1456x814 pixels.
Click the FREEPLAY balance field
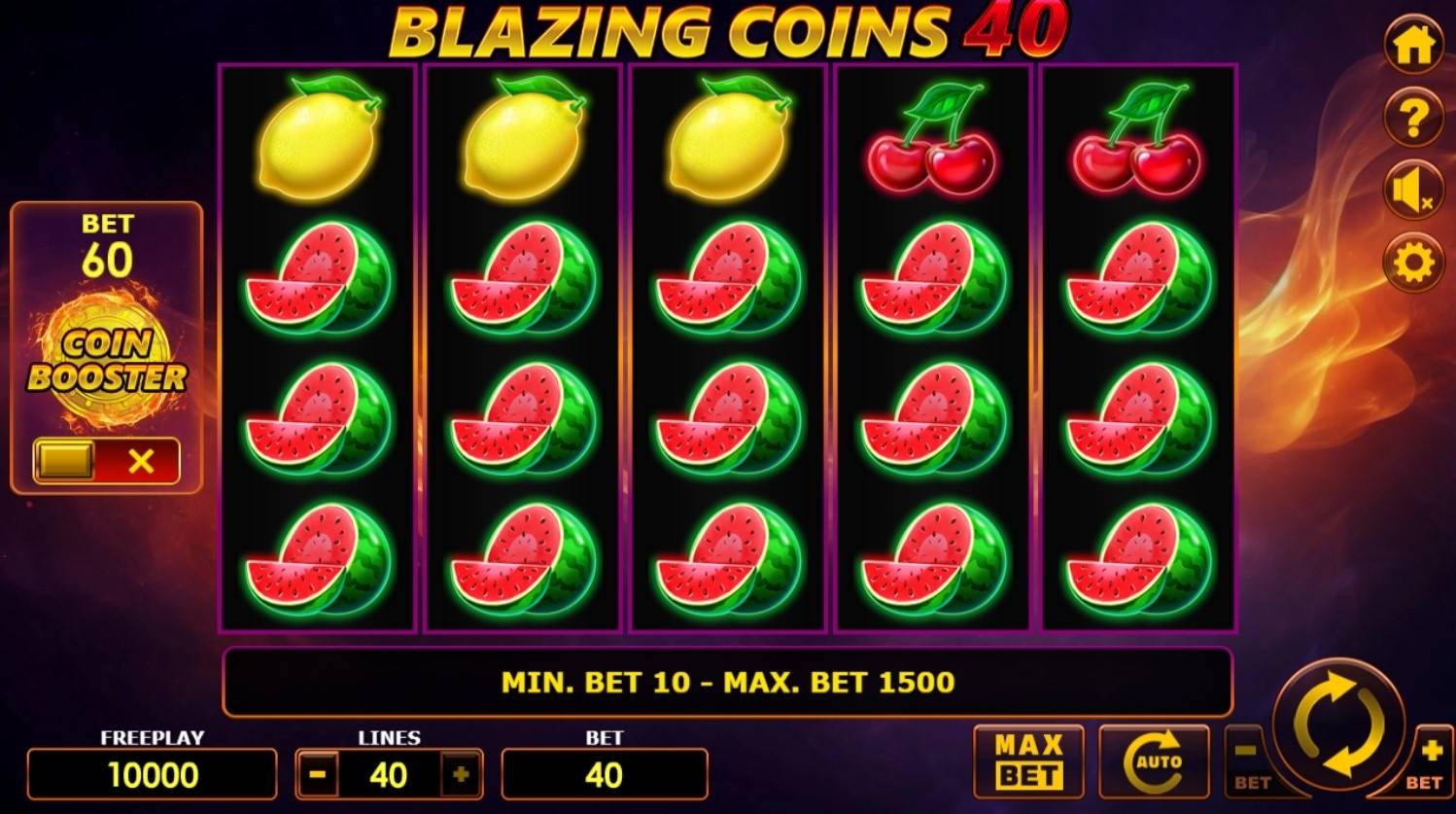point(151,775)
